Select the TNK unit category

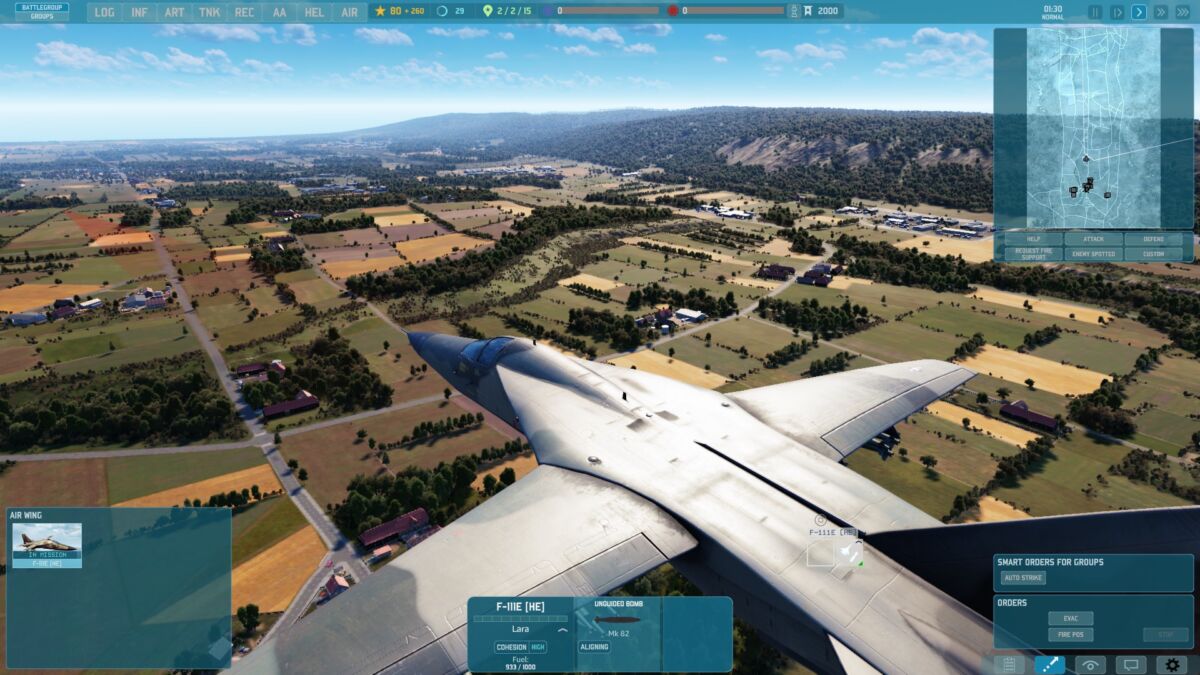pos(209,12)
